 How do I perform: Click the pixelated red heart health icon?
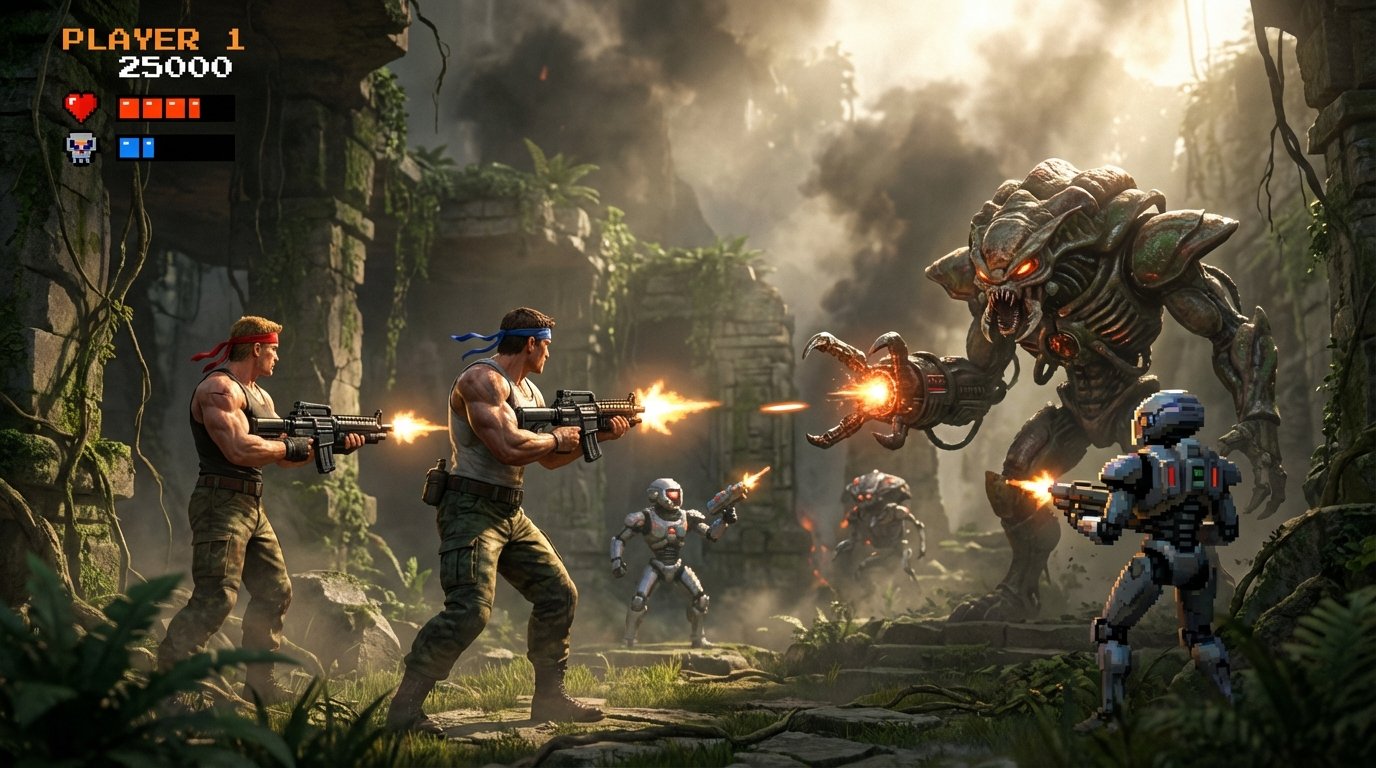(80, 106)
